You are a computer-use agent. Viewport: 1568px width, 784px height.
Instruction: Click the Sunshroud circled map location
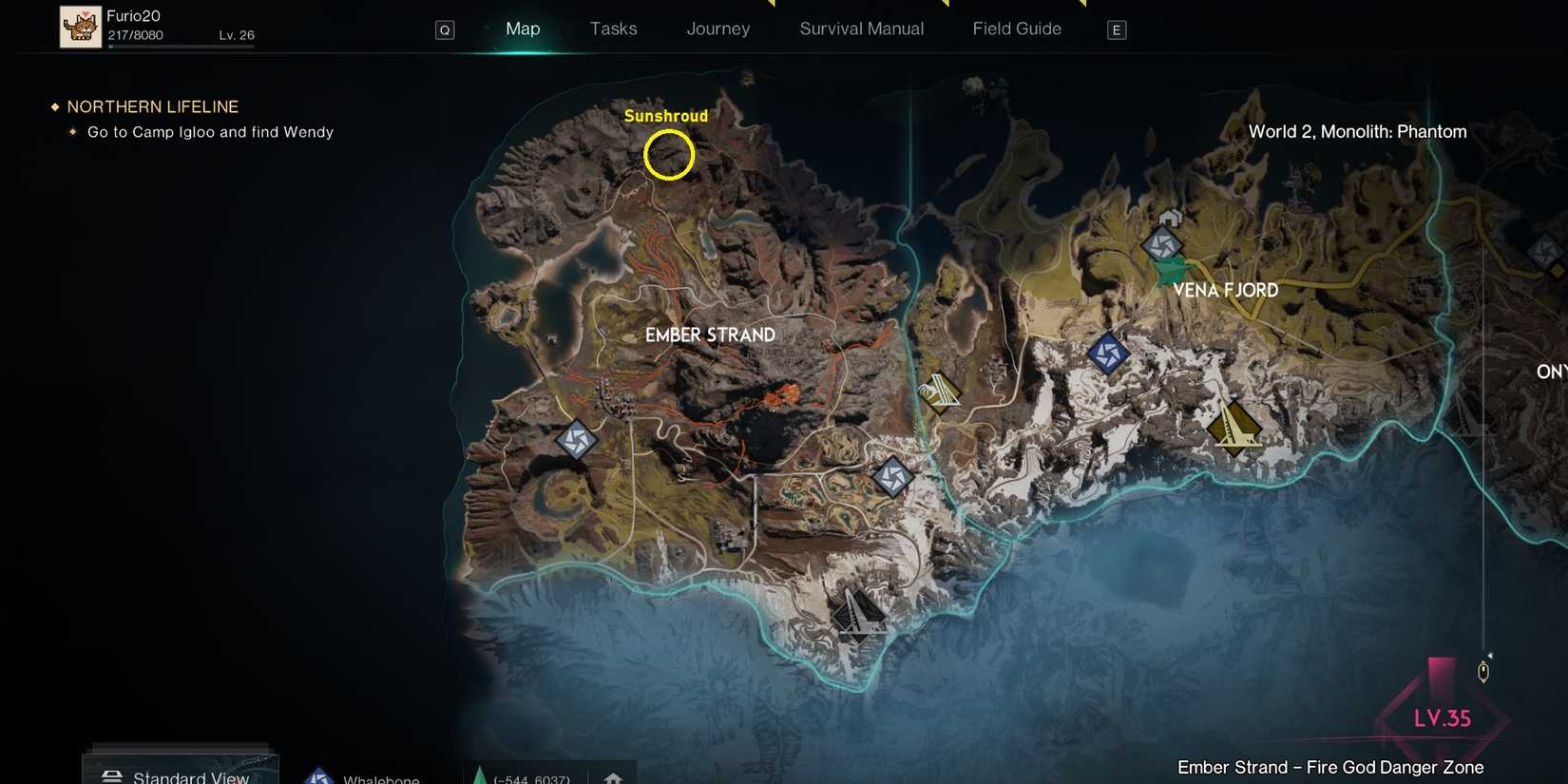click(x=668, y=155)
